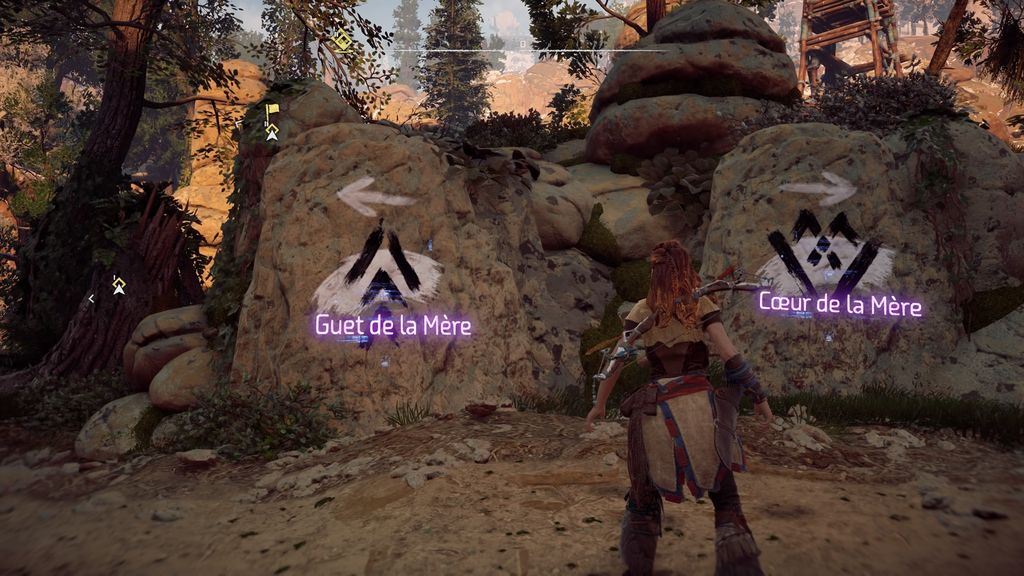Click the yellow flag waypoint marker
This screenshot has width=1024, height=576.
point(272,111)
